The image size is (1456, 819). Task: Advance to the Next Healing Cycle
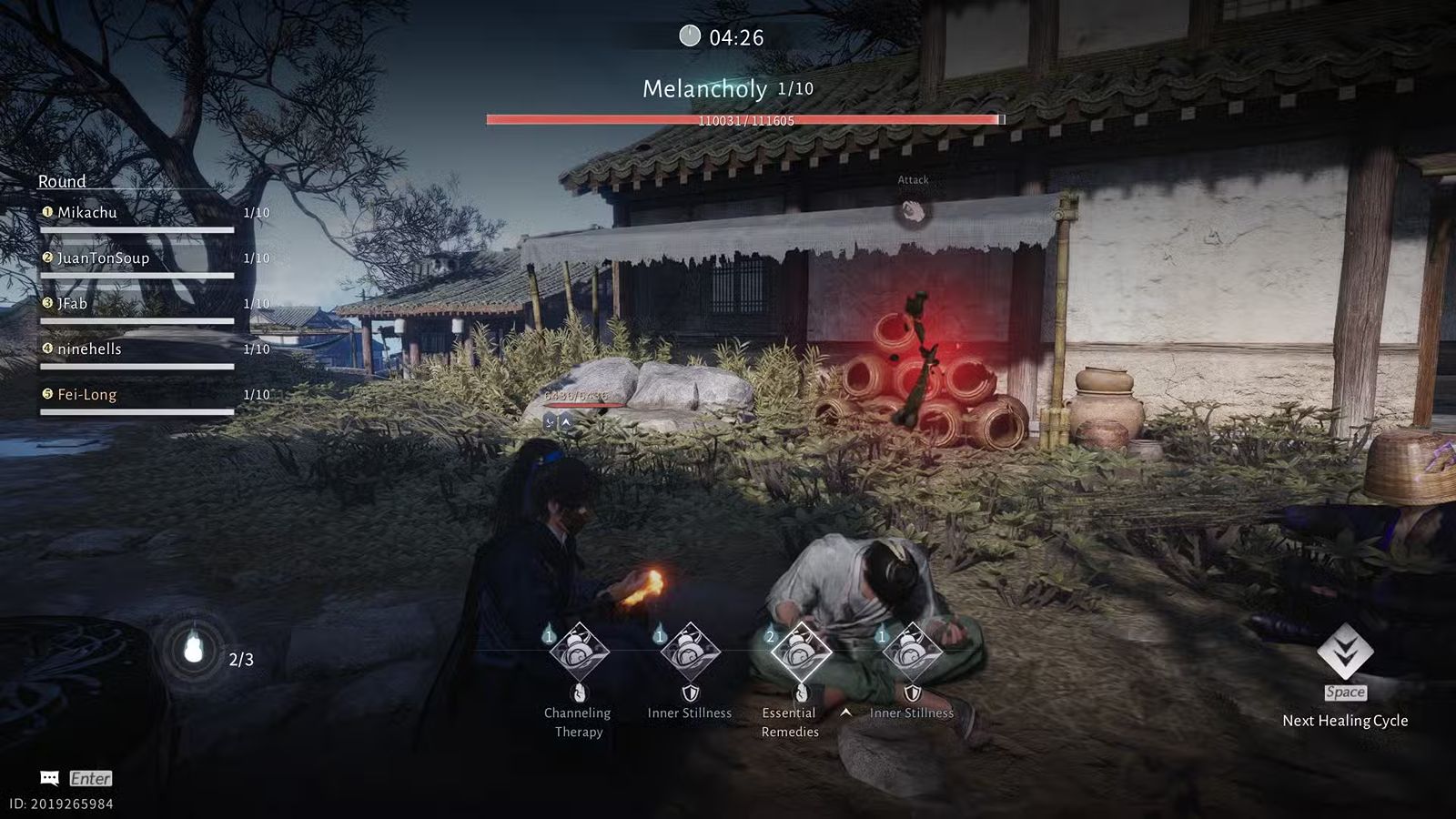click(x=1345, y=653)
